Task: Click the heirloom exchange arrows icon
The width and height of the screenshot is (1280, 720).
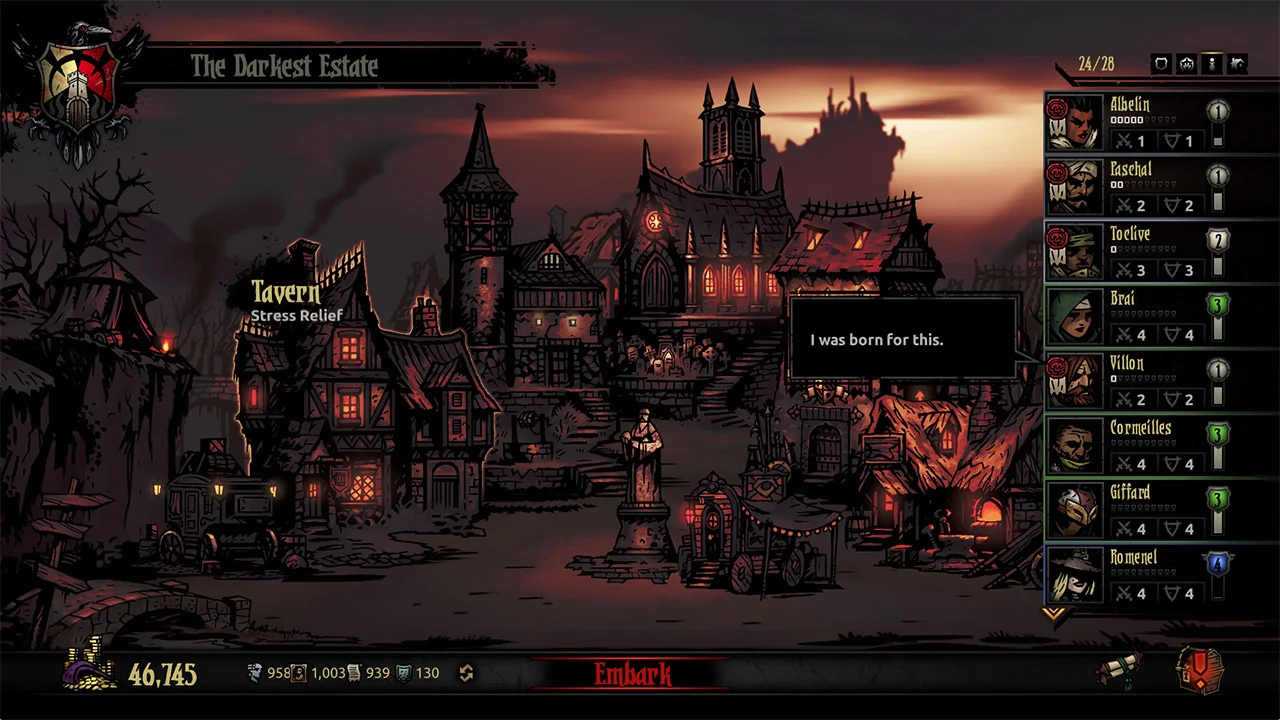Action: coord(466,672)
